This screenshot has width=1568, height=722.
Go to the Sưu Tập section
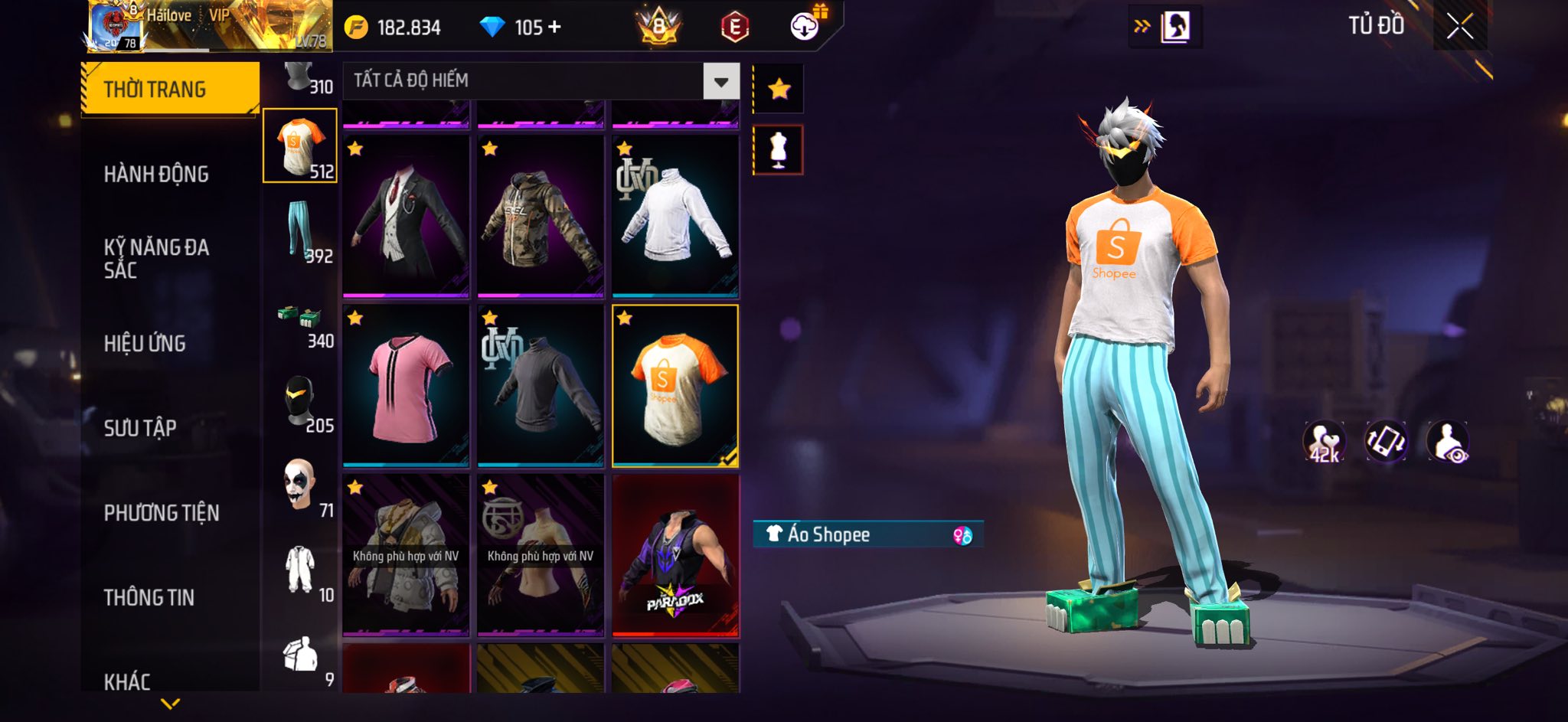pyautogui.click(x=140, y=428)
